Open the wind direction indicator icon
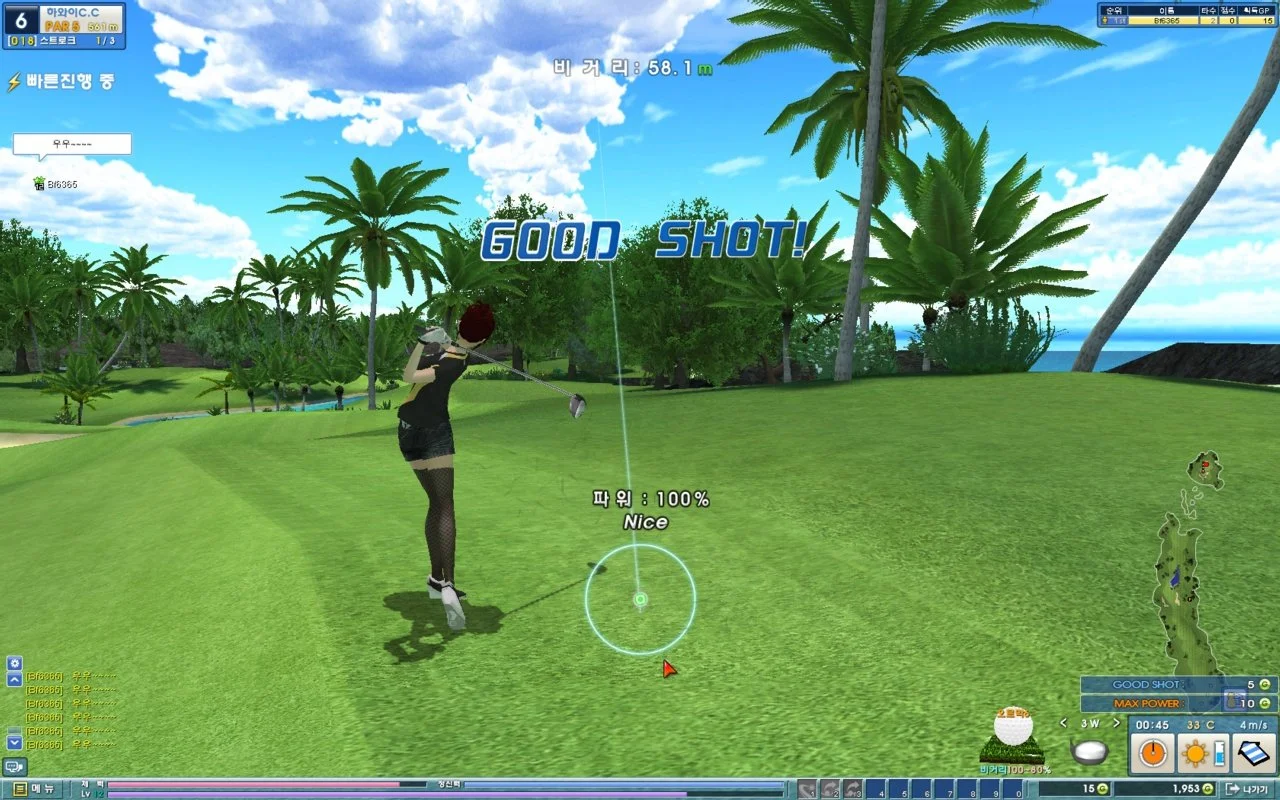 click(1252, 753)
